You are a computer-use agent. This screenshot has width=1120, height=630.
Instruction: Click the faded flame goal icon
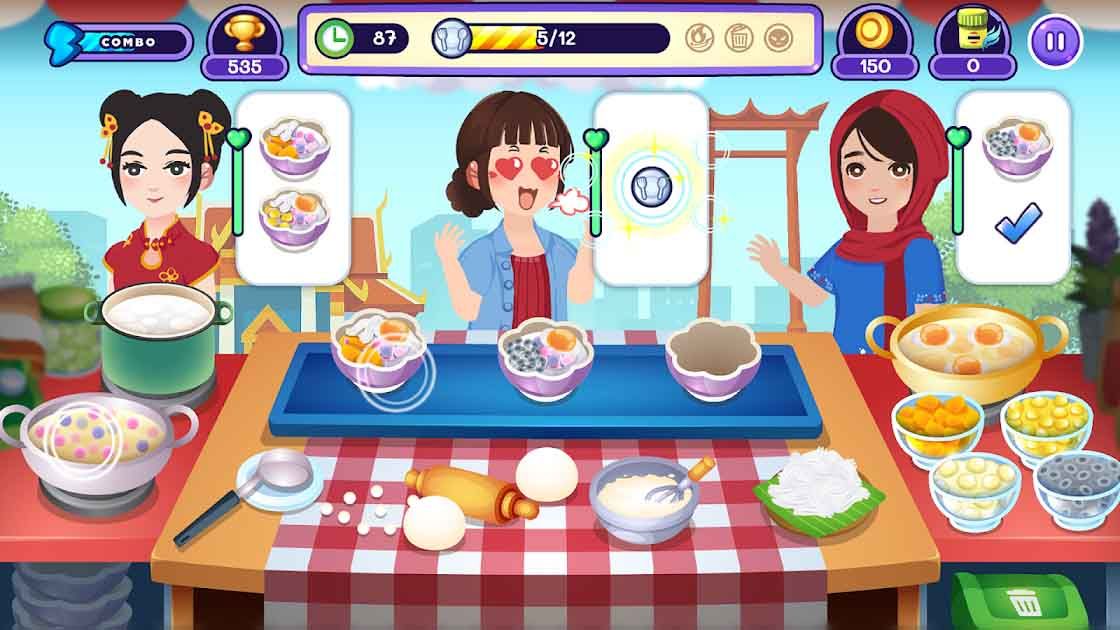click(700, 38)
